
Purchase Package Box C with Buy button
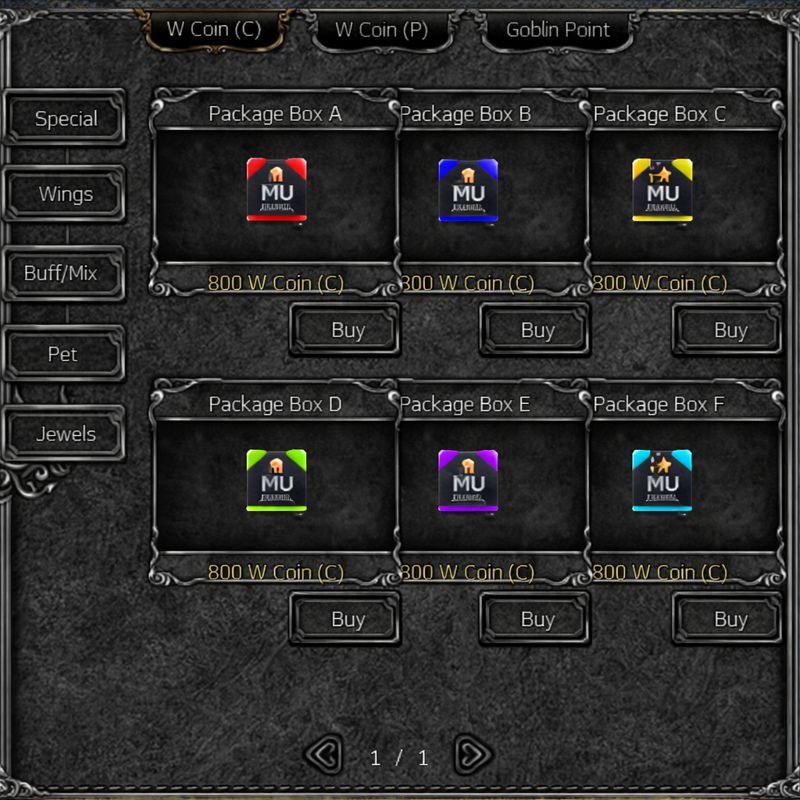pyautogui.click(x=729, y=330)
